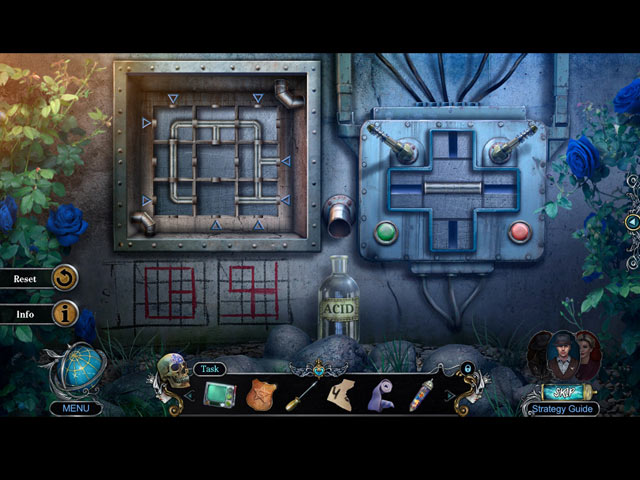Open the puzzle Info hint
This screenshot has width=640, height=480.
pyautogui.click(x=65, y=314)
